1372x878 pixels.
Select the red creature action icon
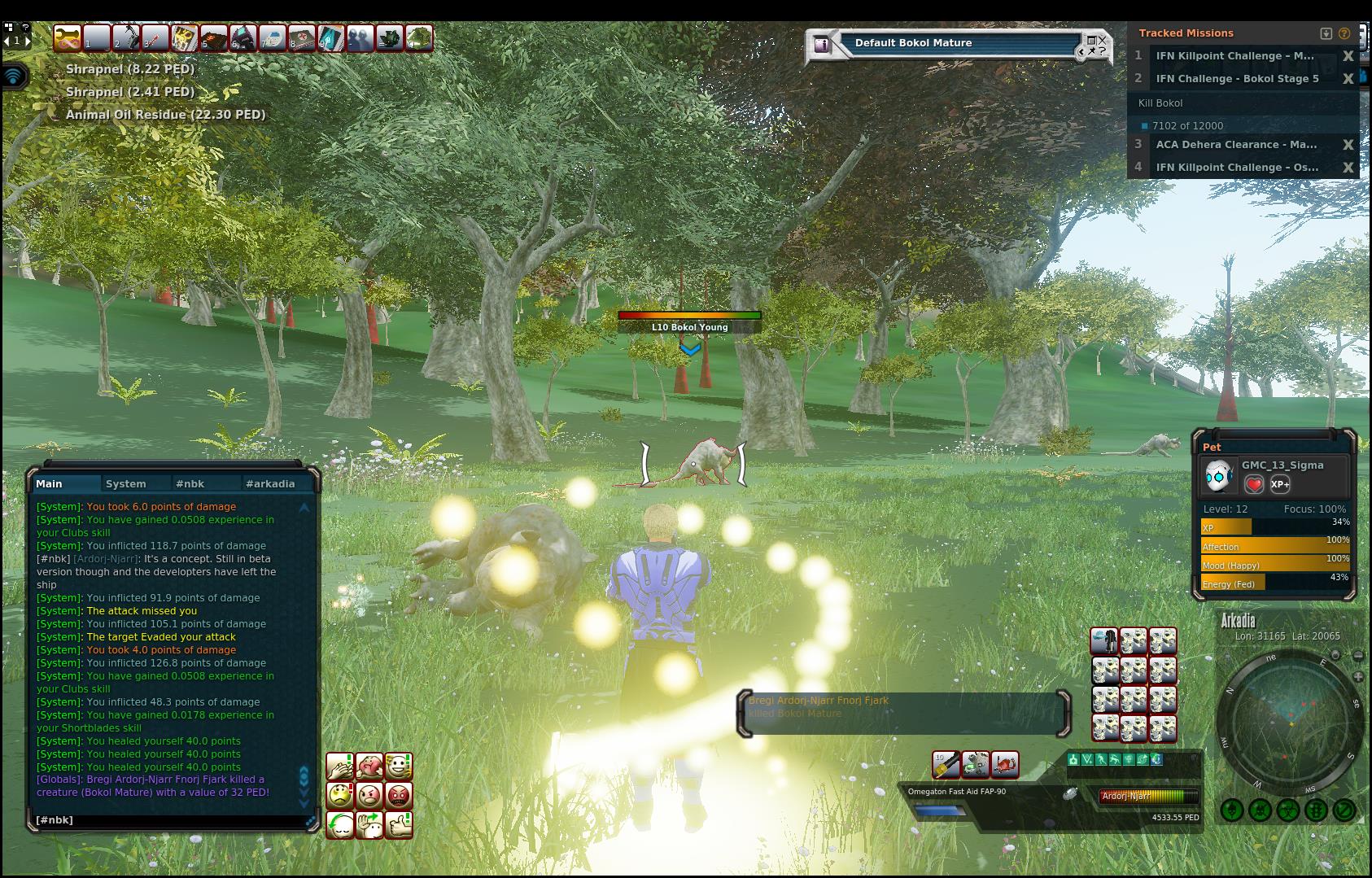[1005, 764]
